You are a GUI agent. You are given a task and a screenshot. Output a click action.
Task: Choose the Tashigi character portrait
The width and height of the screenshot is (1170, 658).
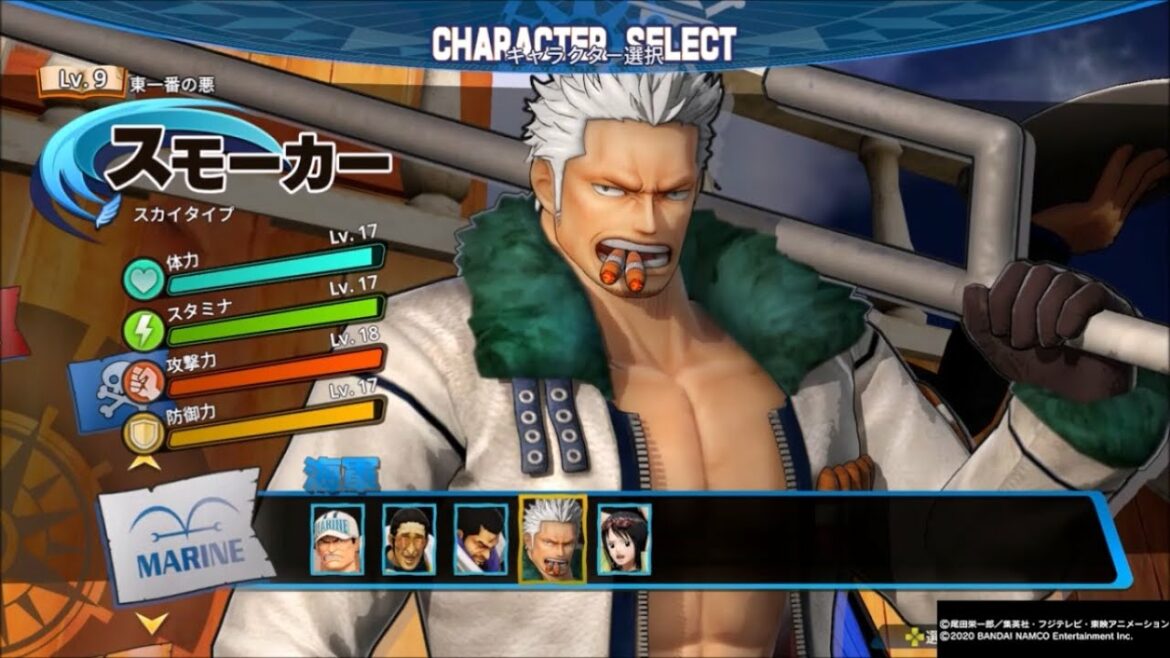coord(625,539)
